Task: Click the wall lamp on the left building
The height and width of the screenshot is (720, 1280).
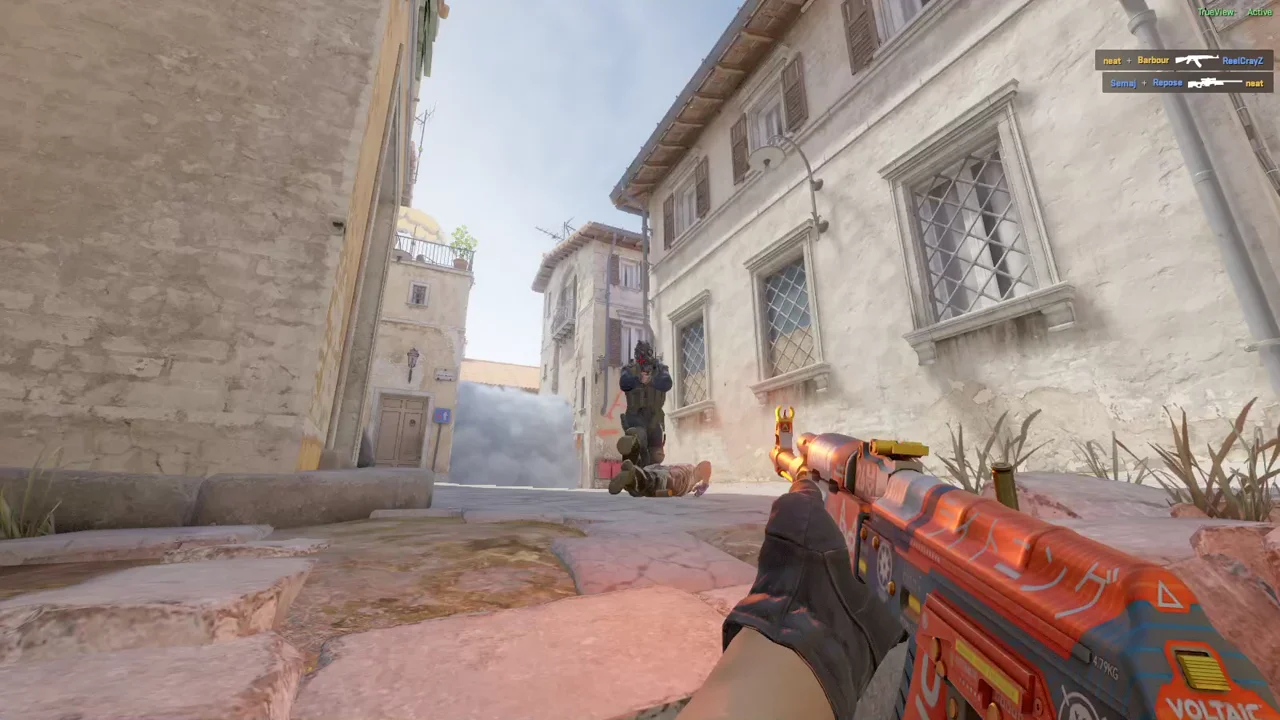Action: pos(413,357)
